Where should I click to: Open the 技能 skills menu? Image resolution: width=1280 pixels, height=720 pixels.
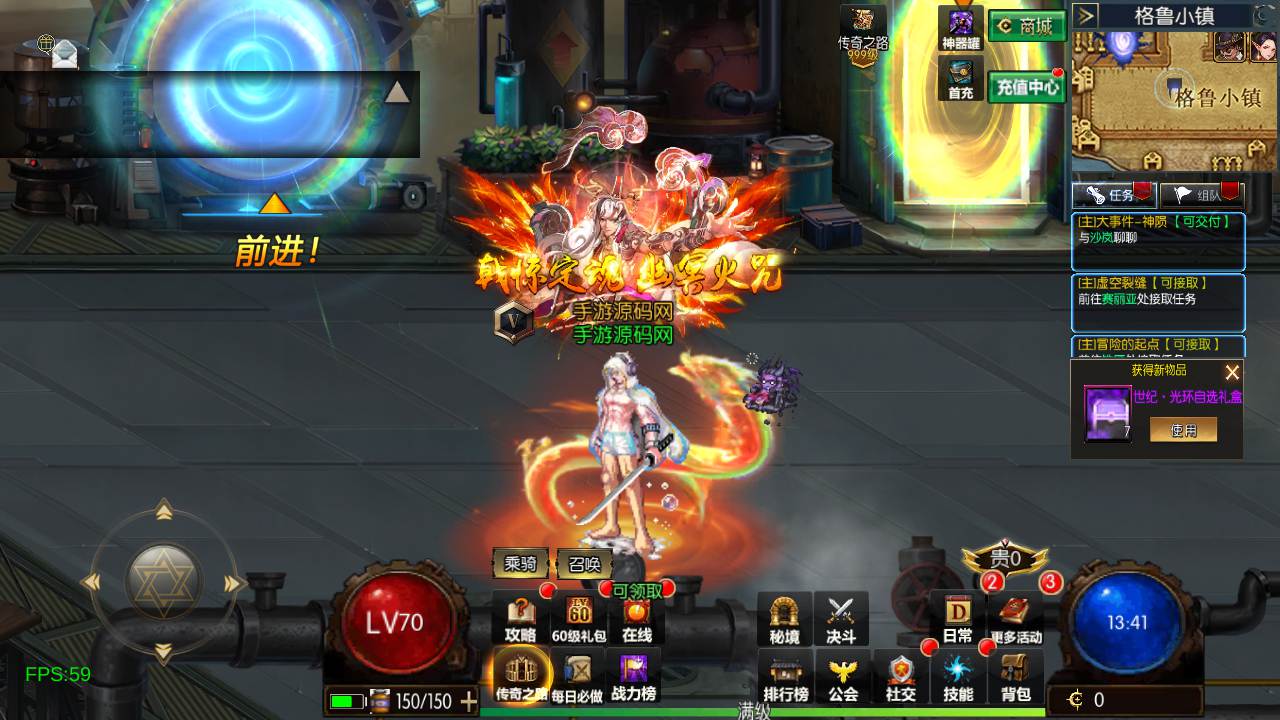(958, 678)
